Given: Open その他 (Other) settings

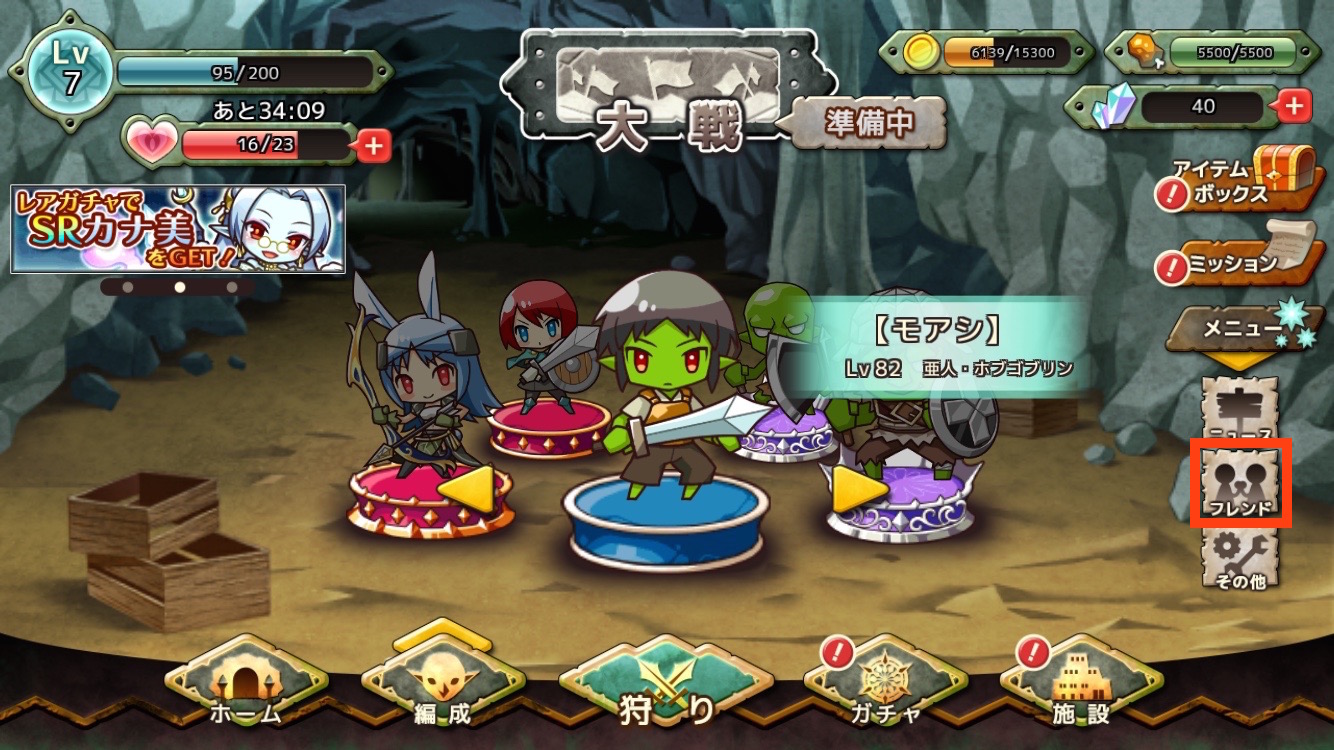Looking at the screenshot, I should pyautogui.click(x=1240, y=558).
